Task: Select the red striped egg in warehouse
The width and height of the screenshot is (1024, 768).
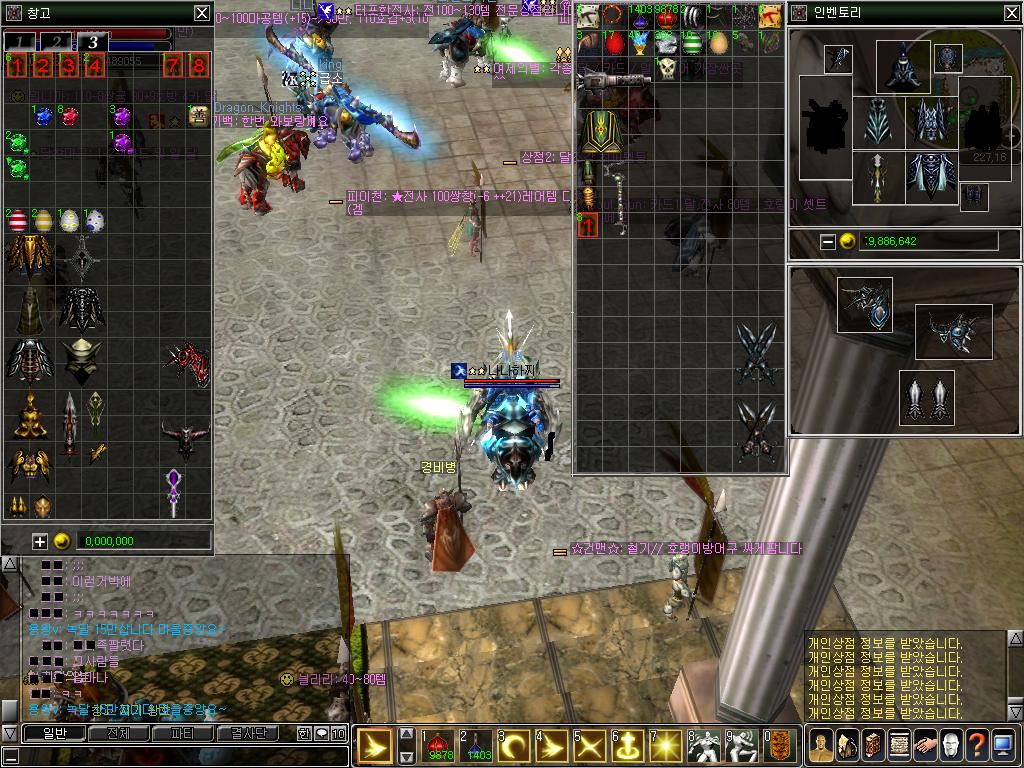Action: click(x=17, y=221)
